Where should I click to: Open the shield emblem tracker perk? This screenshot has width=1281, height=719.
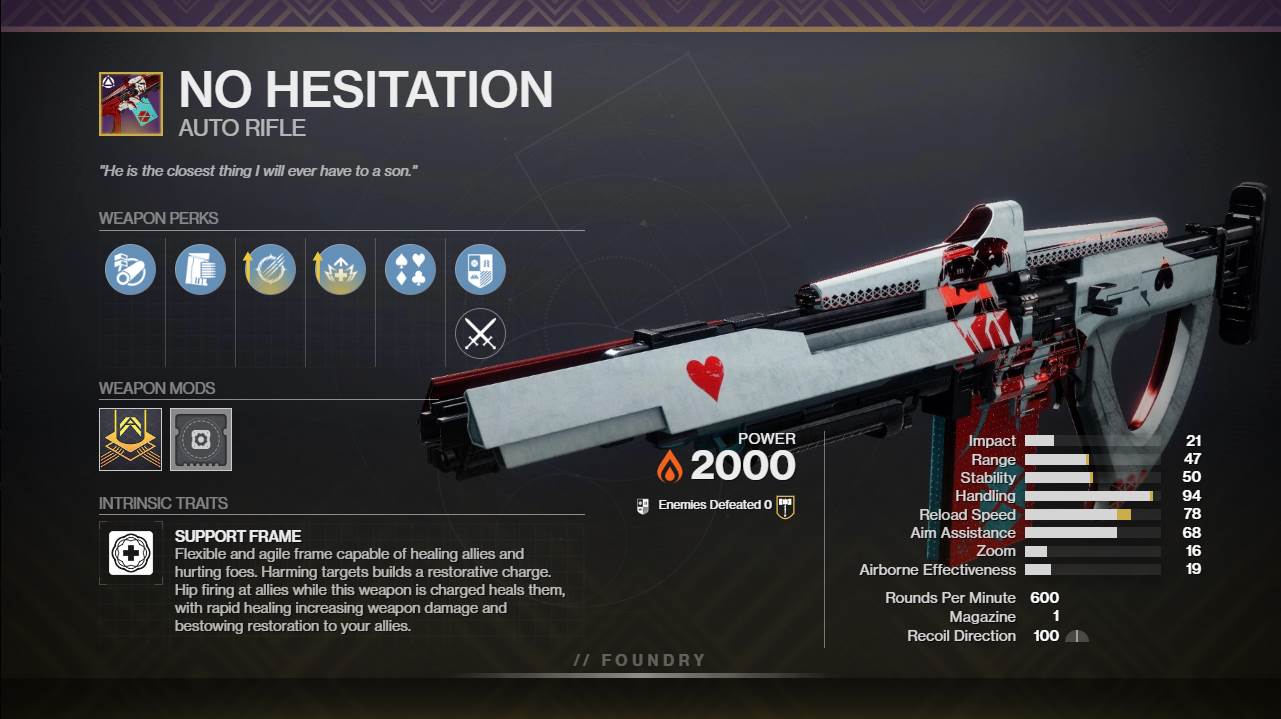pyautogui.click(x=480, y=270)
